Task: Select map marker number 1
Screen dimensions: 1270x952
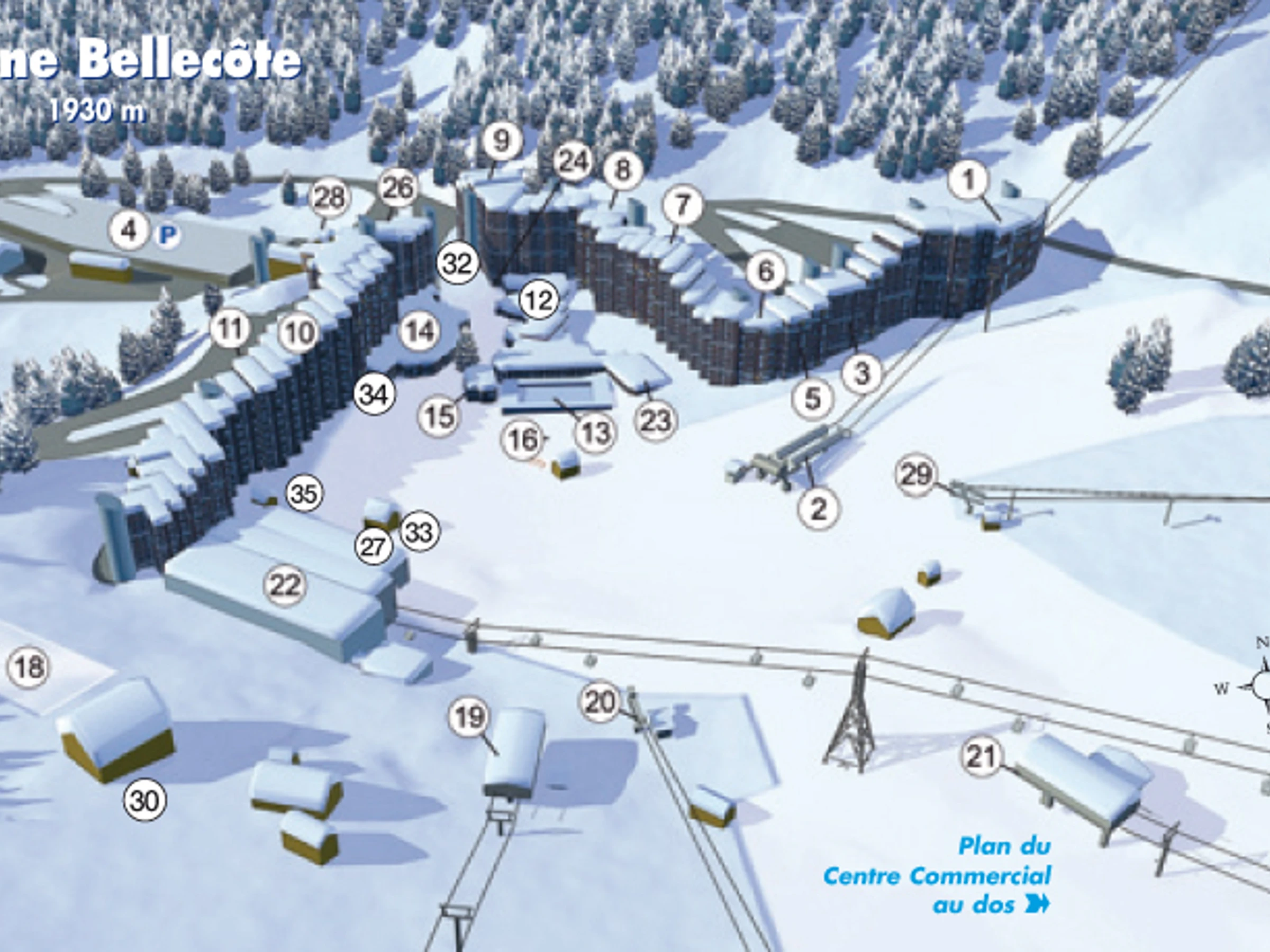Action: pos(968,180)
